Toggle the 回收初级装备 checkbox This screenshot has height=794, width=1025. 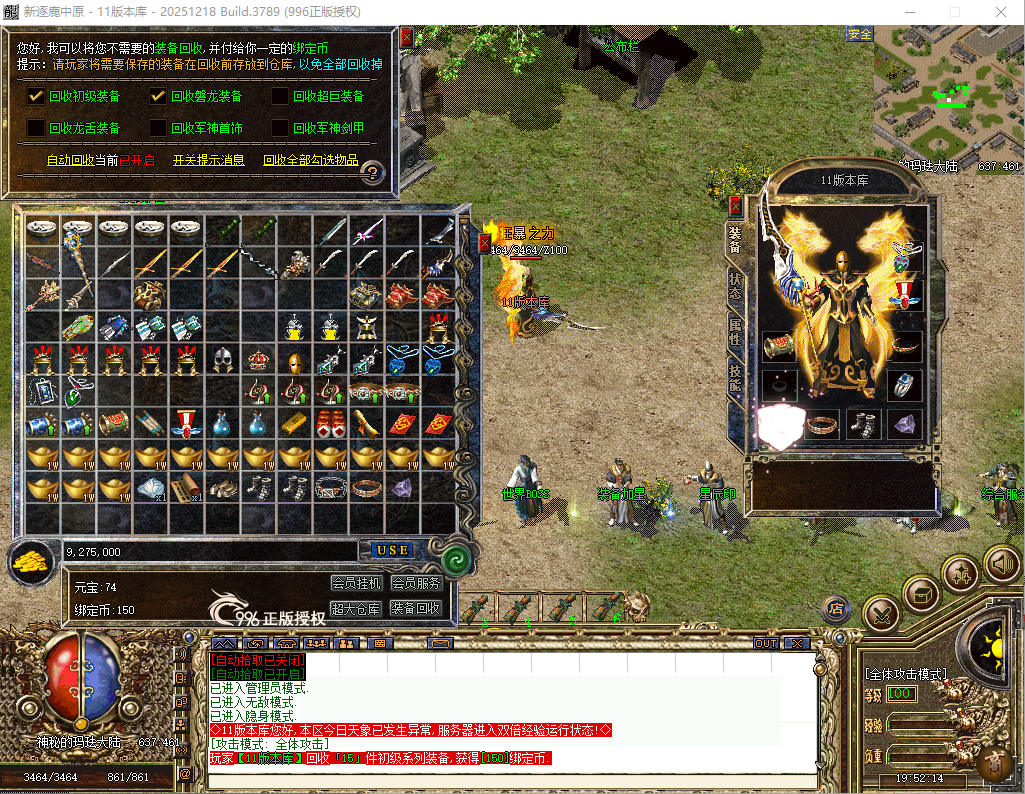click(x=36, y=97)
